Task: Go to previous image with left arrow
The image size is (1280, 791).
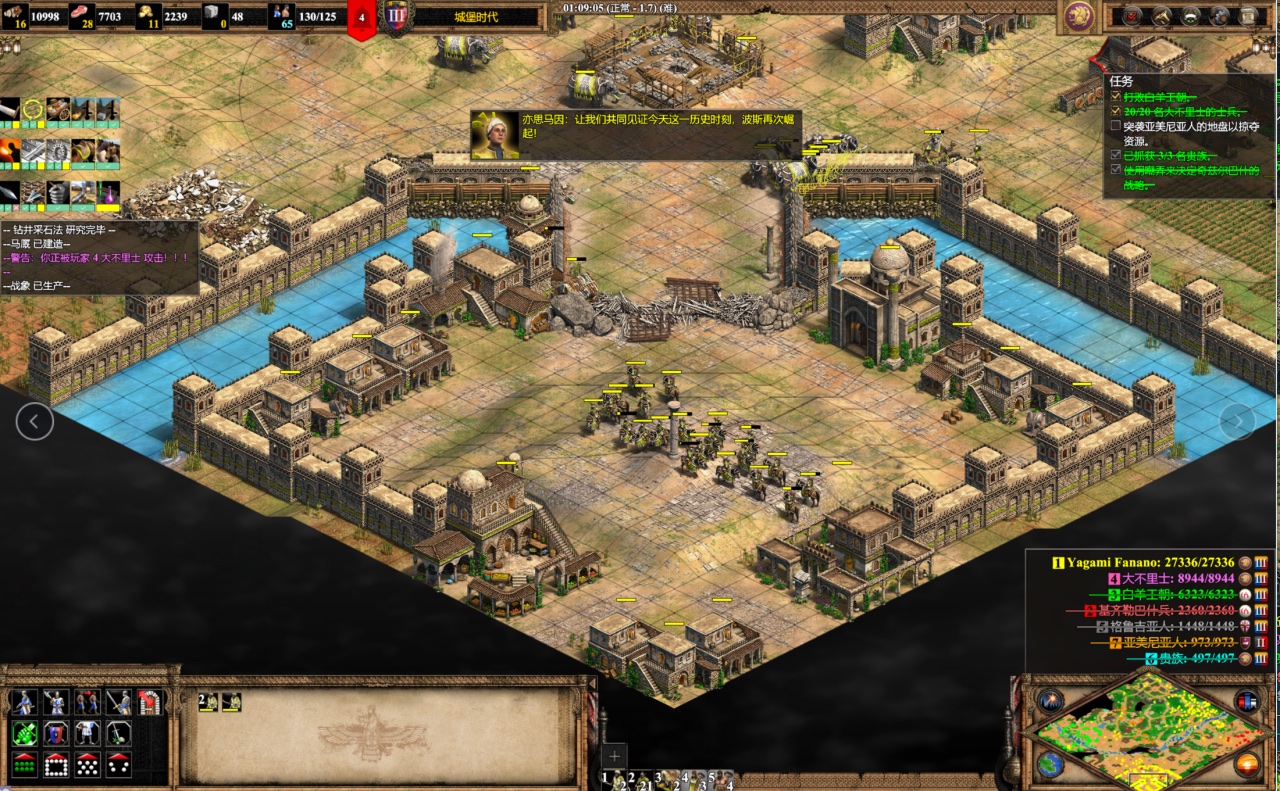Action: [34, 421]
